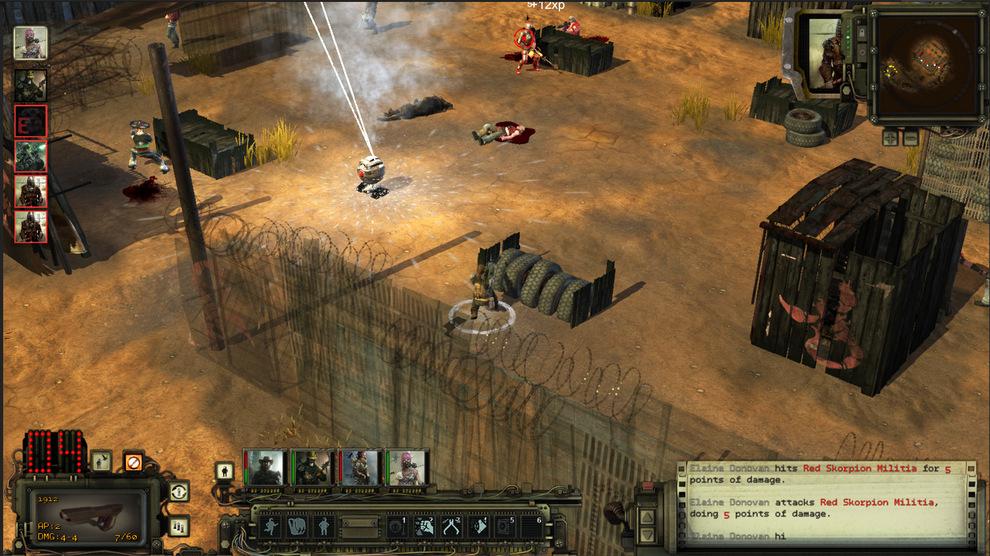Zoom in the minimap with plus button
This screenshot has width=990, height=556.
pos(890,138)
